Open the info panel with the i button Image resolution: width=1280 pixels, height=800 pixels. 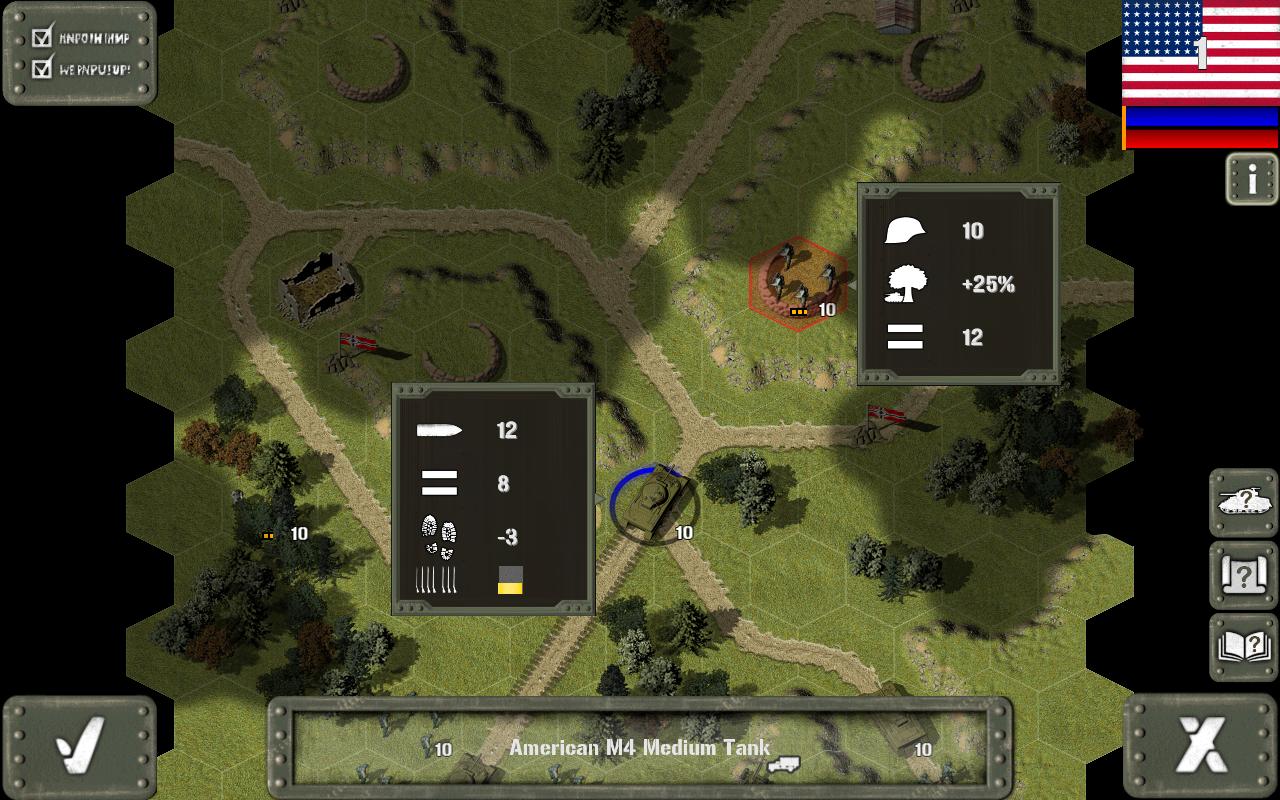(1252, 180)
